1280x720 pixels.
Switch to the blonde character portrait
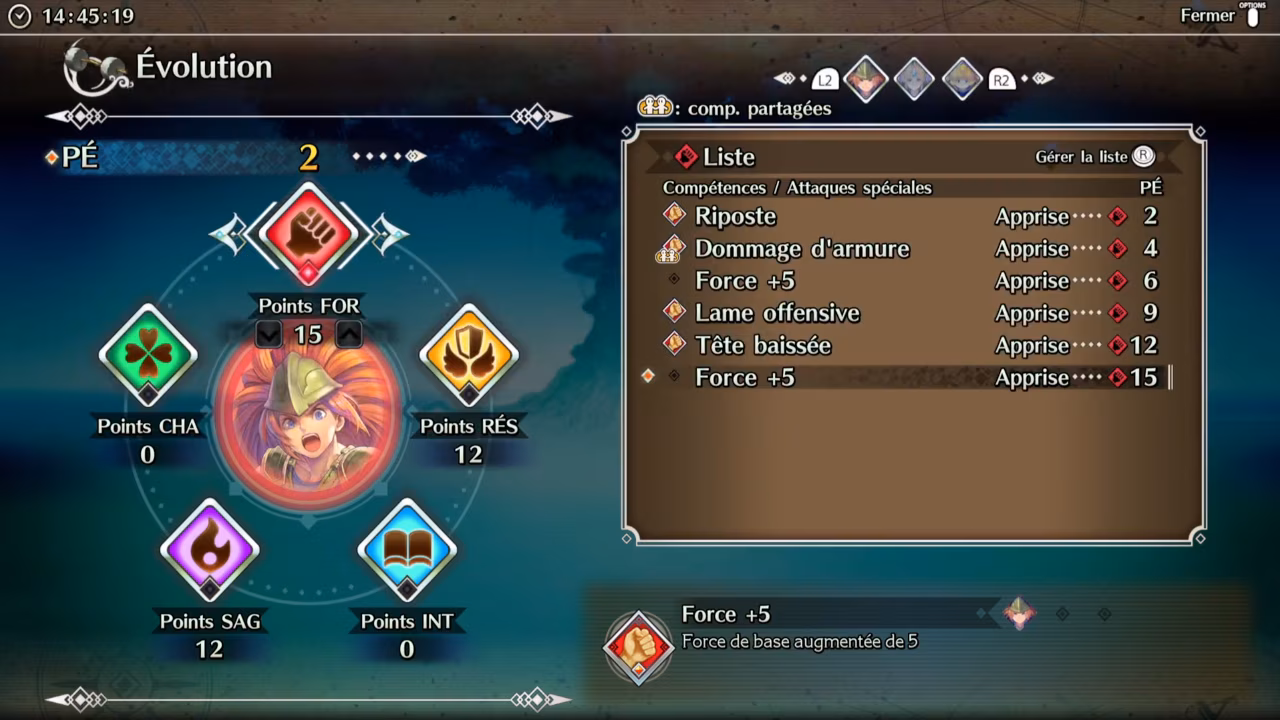[x=962, y=79]
